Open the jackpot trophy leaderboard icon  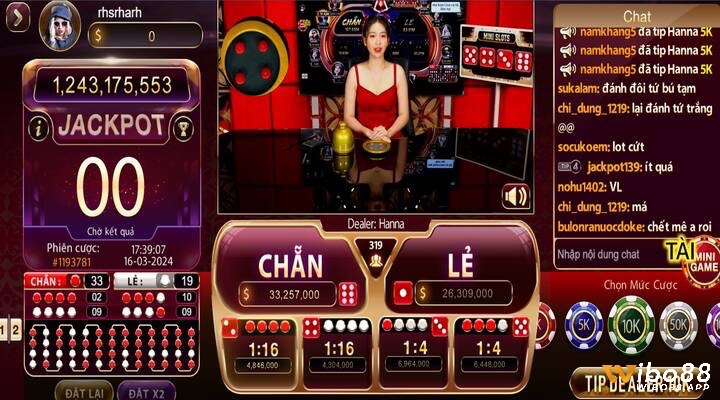183,127
